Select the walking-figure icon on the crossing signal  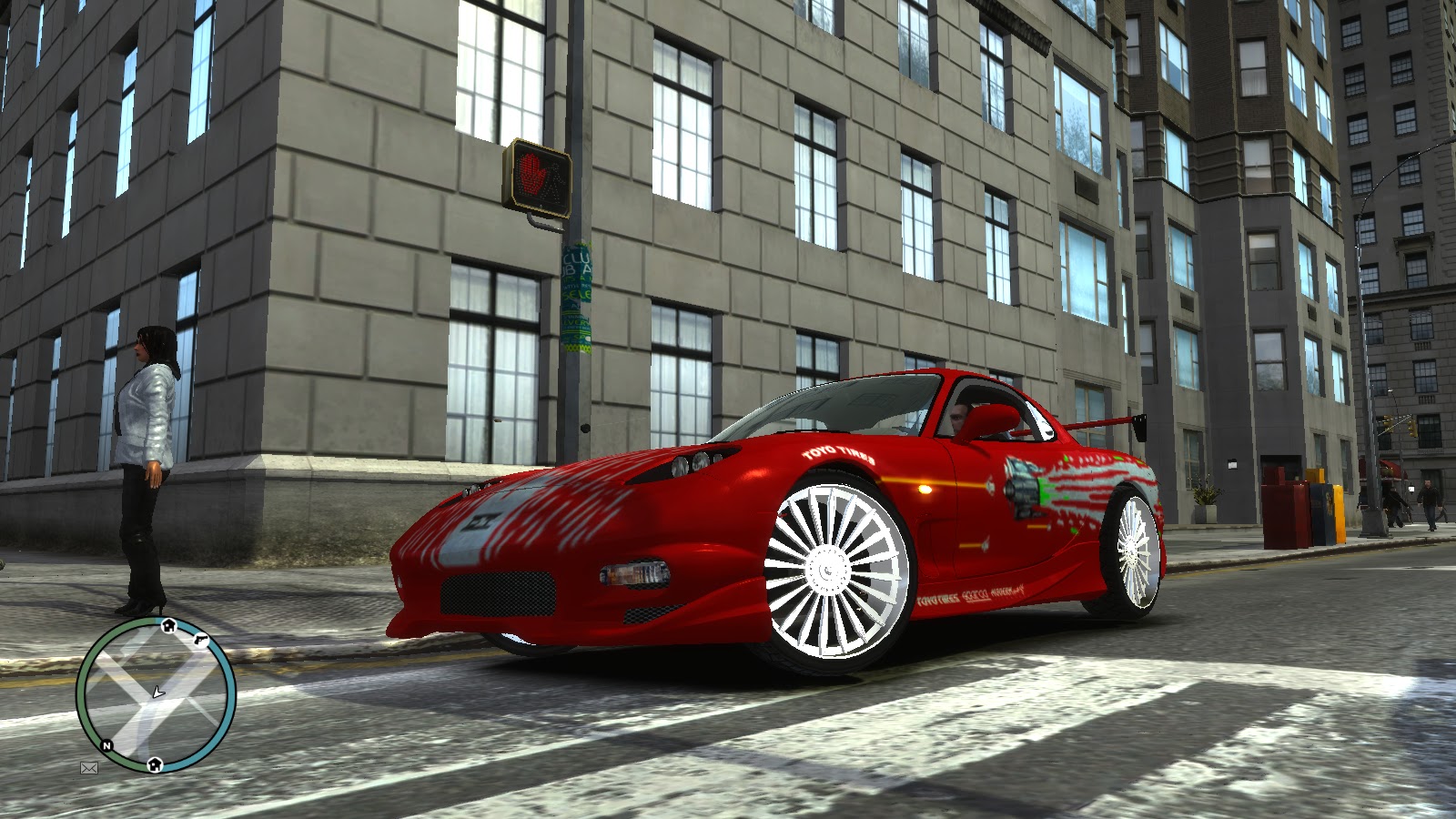click(553, 180)
